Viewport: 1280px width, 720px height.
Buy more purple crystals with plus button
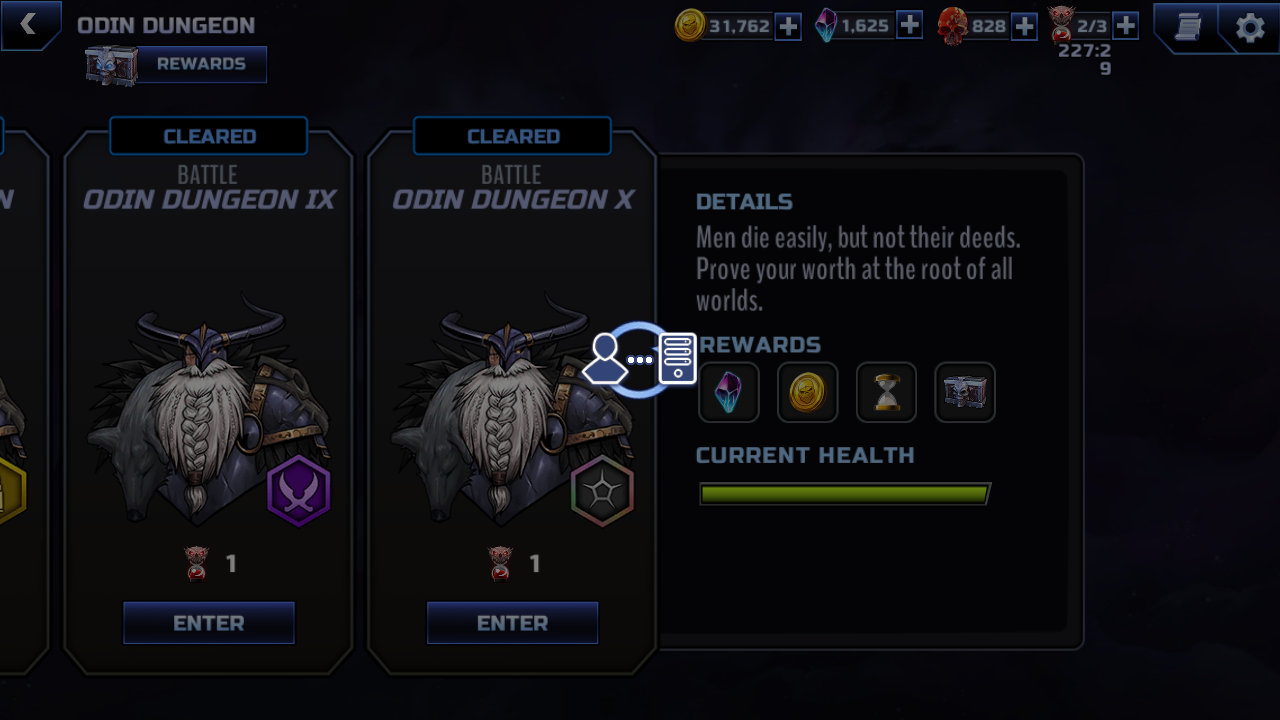coord(909,26)
